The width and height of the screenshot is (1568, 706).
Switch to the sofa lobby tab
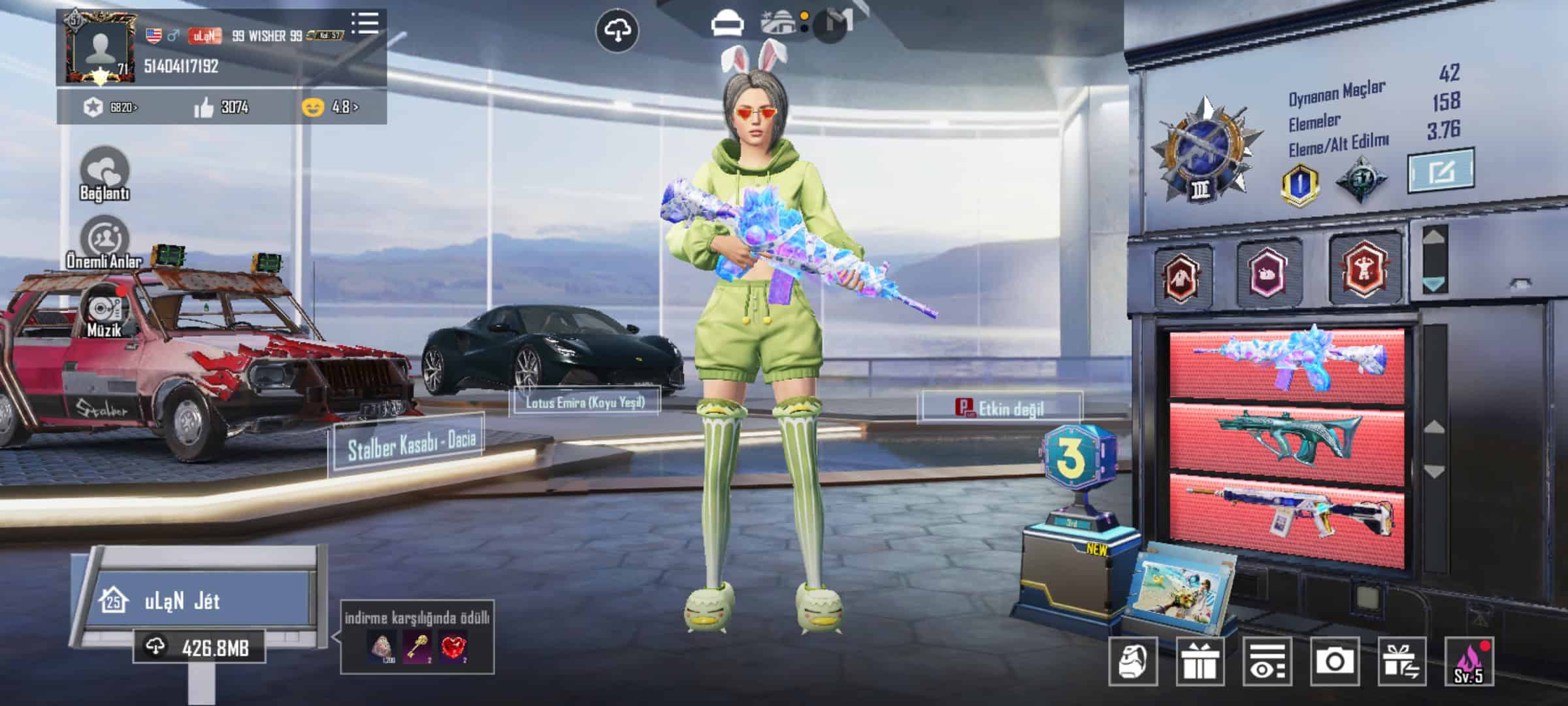pyautogui.click(x=727, y=25)
